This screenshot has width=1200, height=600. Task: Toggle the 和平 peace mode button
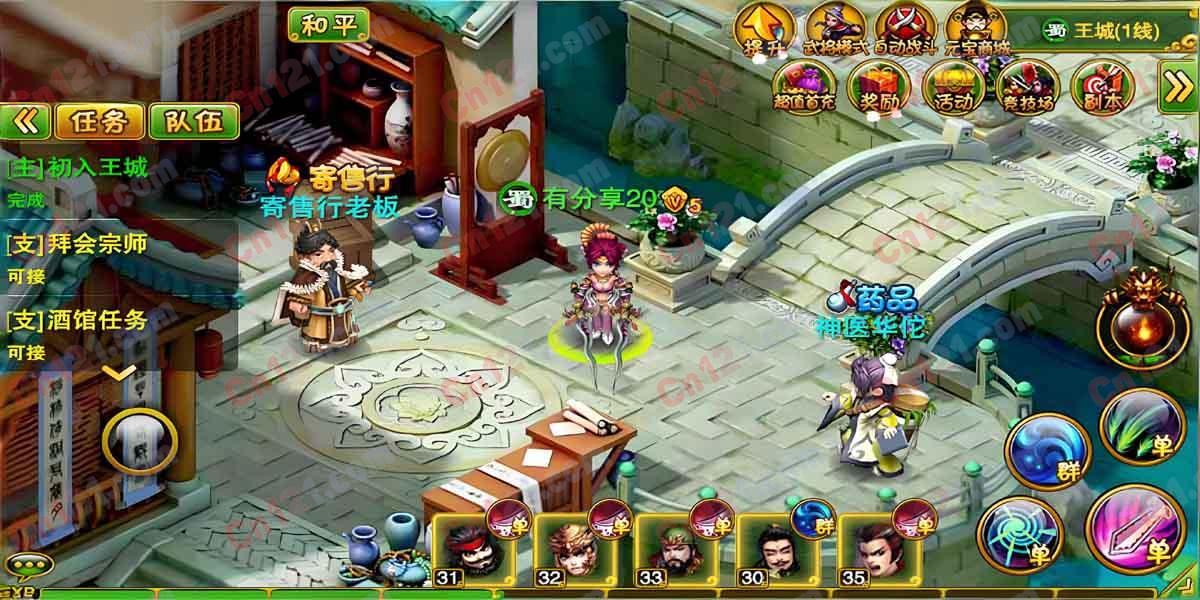(x=329, y=24)
